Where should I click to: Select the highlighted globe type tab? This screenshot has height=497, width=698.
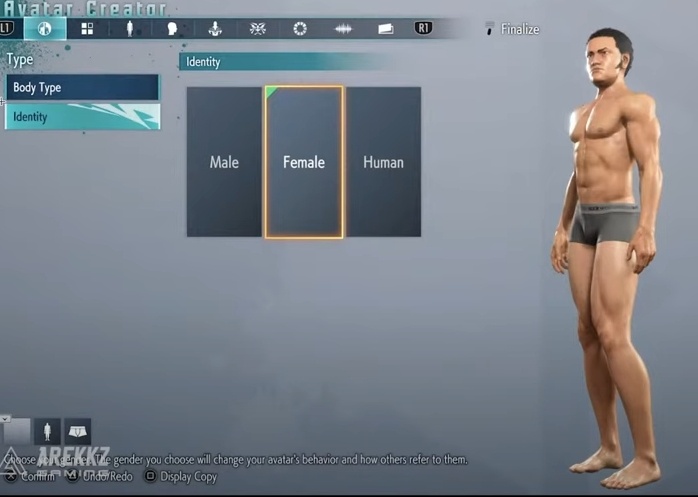[x=45, y=29]
